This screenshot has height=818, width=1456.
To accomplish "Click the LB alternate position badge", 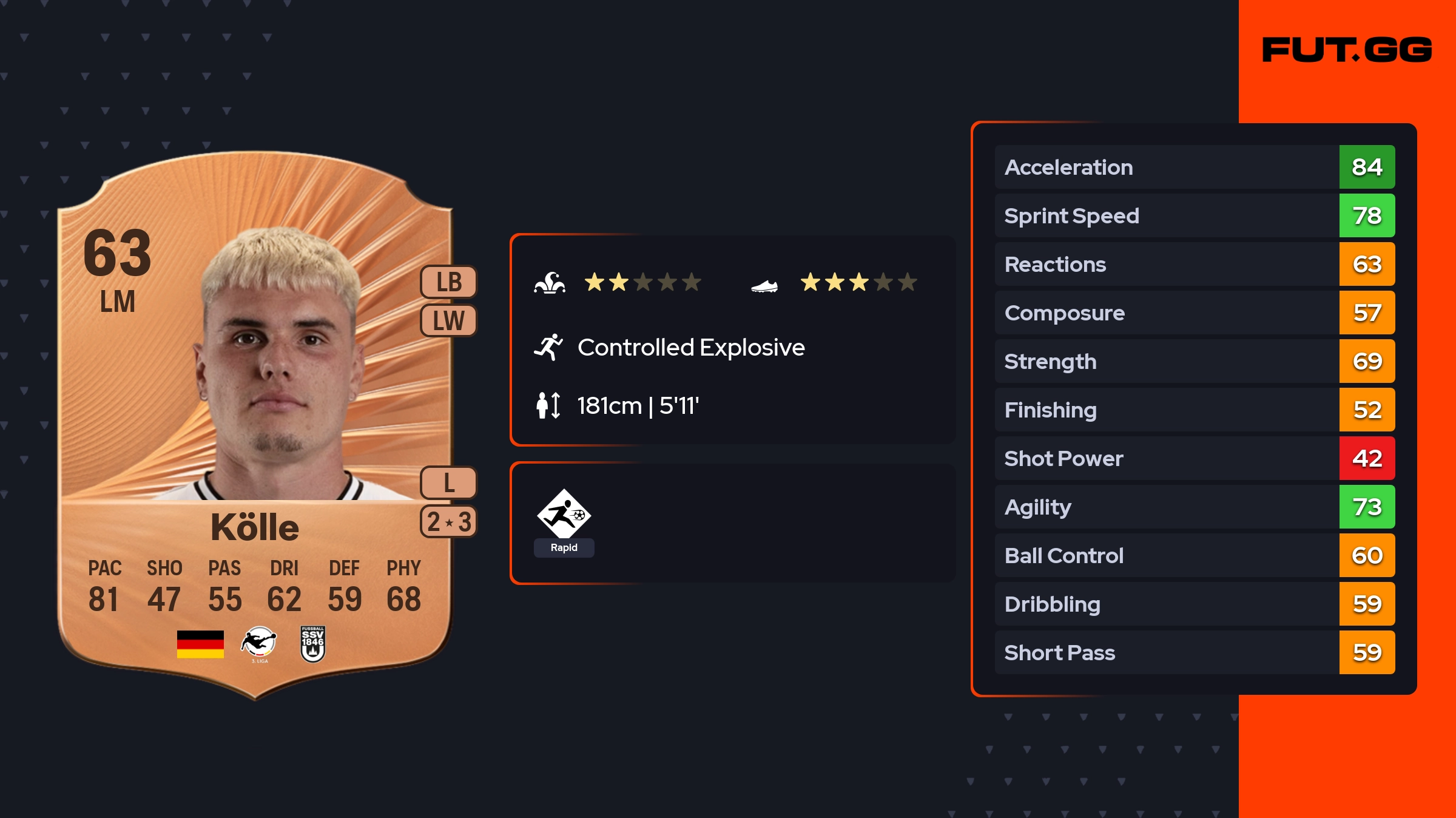I will click(449, 282).
